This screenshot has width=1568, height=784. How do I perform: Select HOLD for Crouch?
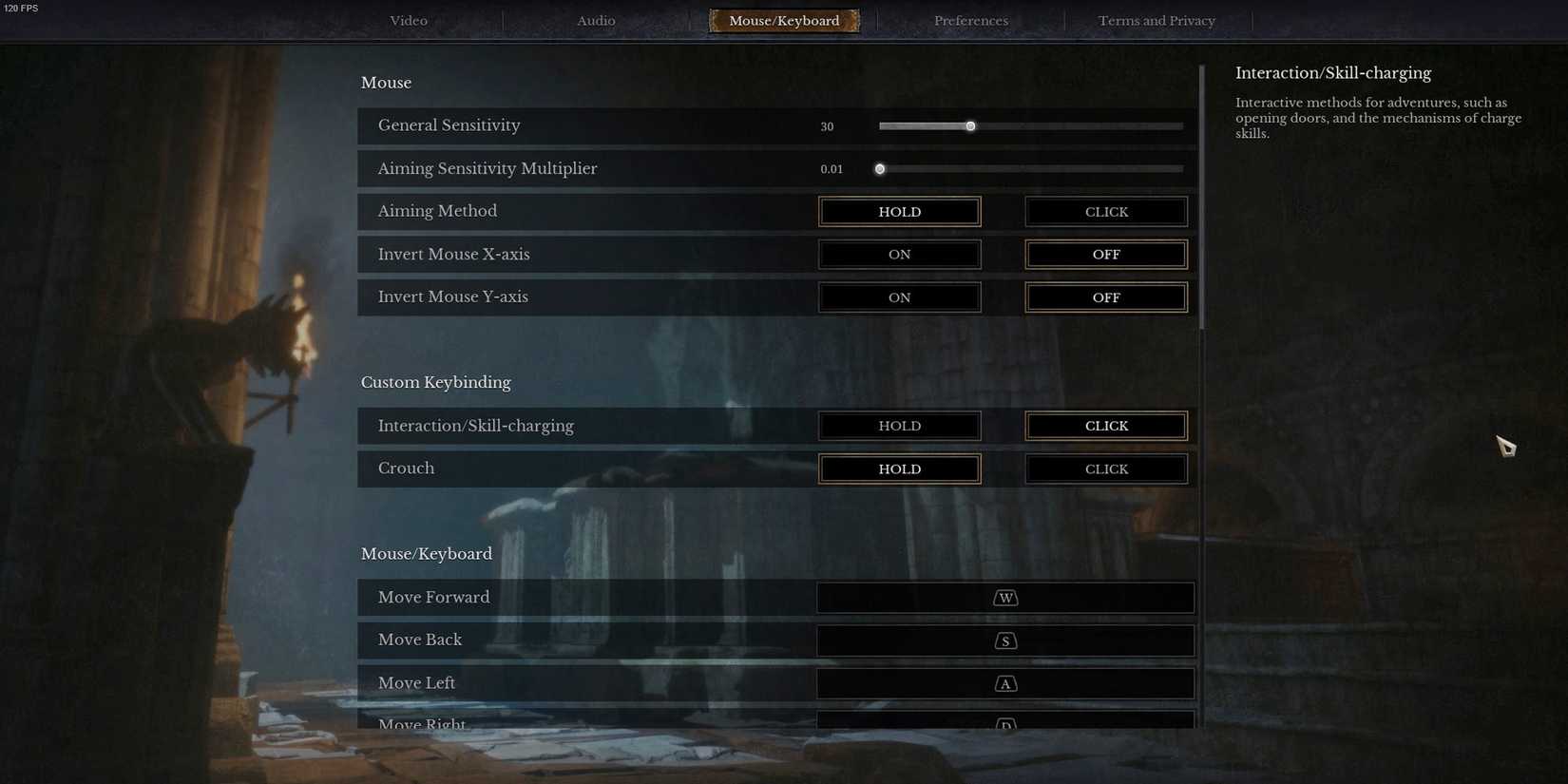(x=898, y=468)
